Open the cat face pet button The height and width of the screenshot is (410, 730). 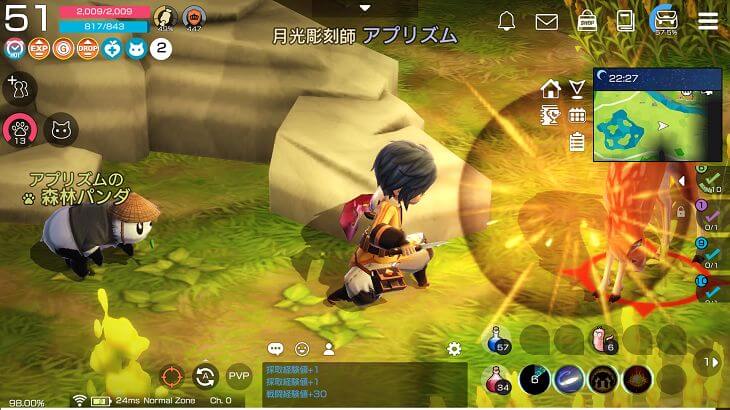coord(61,128)
